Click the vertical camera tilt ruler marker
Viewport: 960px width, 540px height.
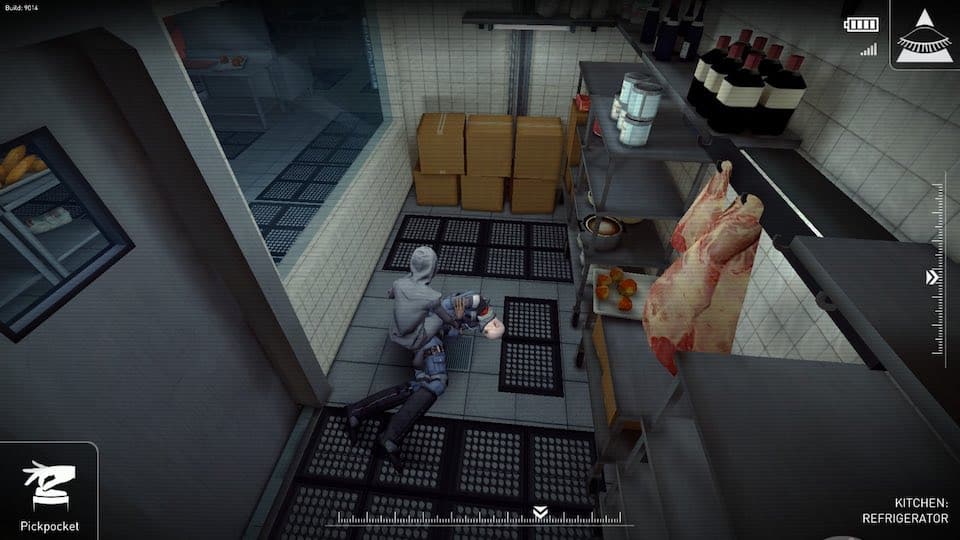pyautogui.click(x=933, y=277)
